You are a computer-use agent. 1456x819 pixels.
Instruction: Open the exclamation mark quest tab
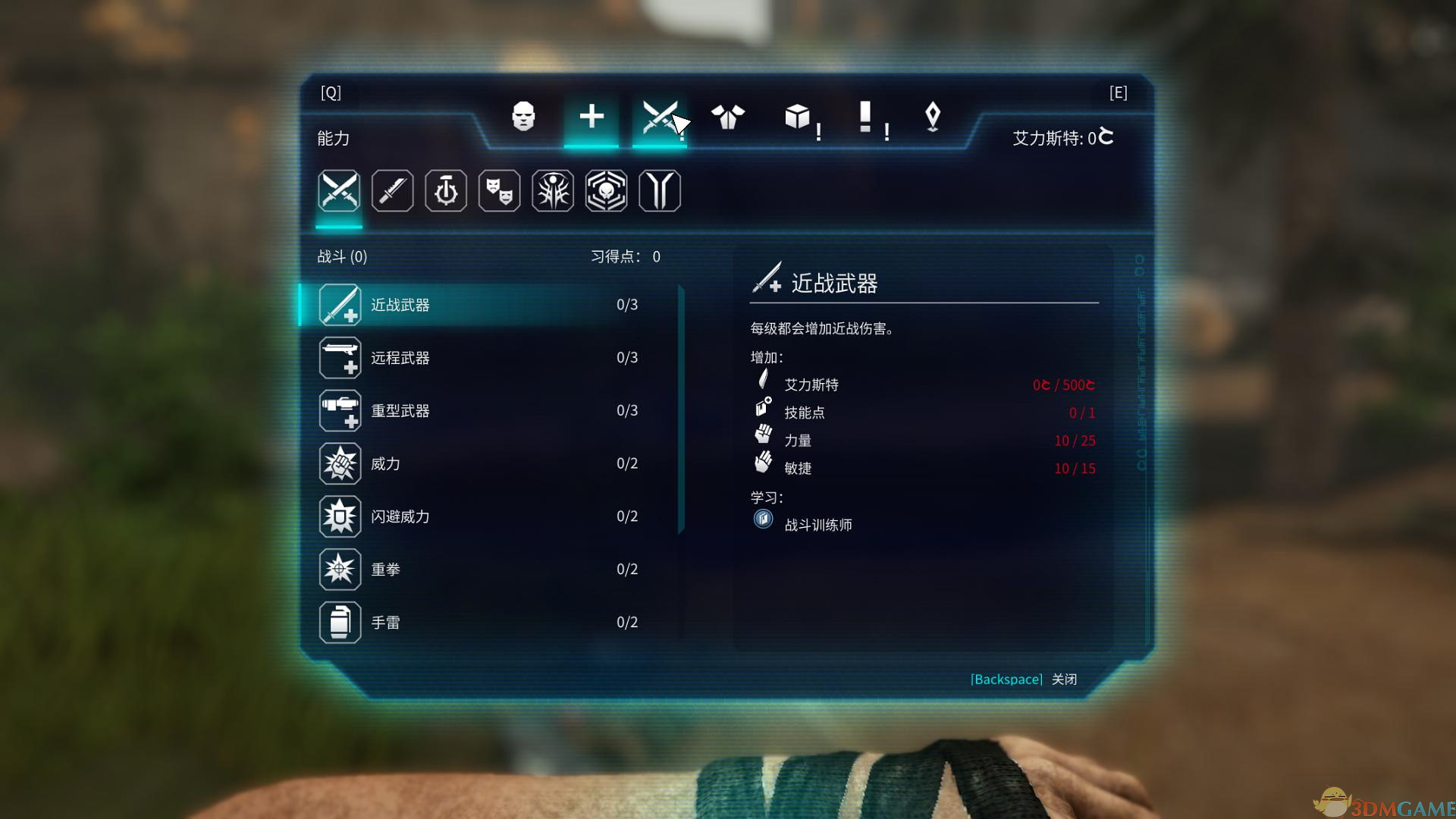(x=865, y=117)
